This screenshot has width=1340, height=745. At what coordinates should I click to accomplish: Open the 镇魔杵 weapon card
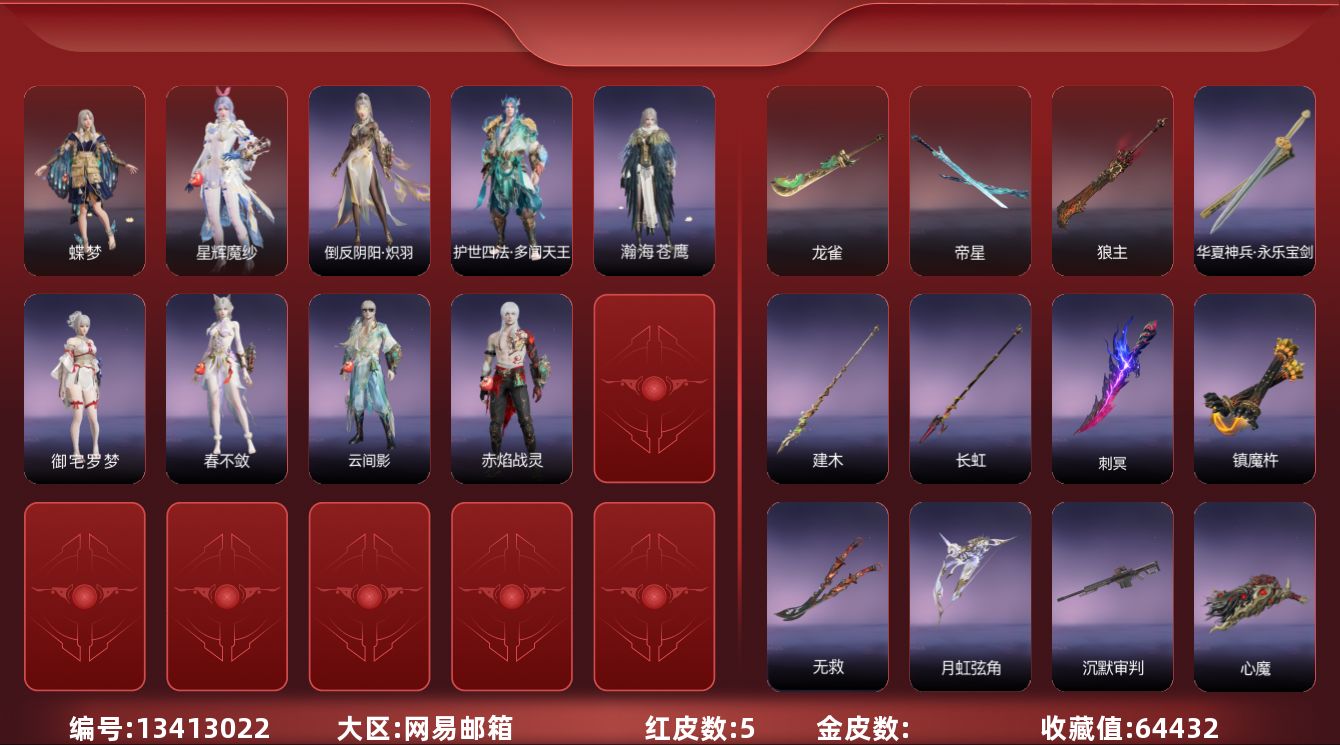click(1255, 388)
